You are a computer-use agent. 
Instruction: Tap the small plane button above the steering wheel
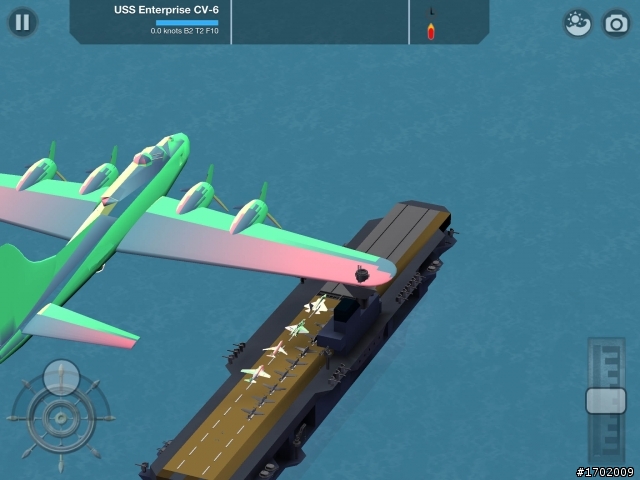pos(61,375)
